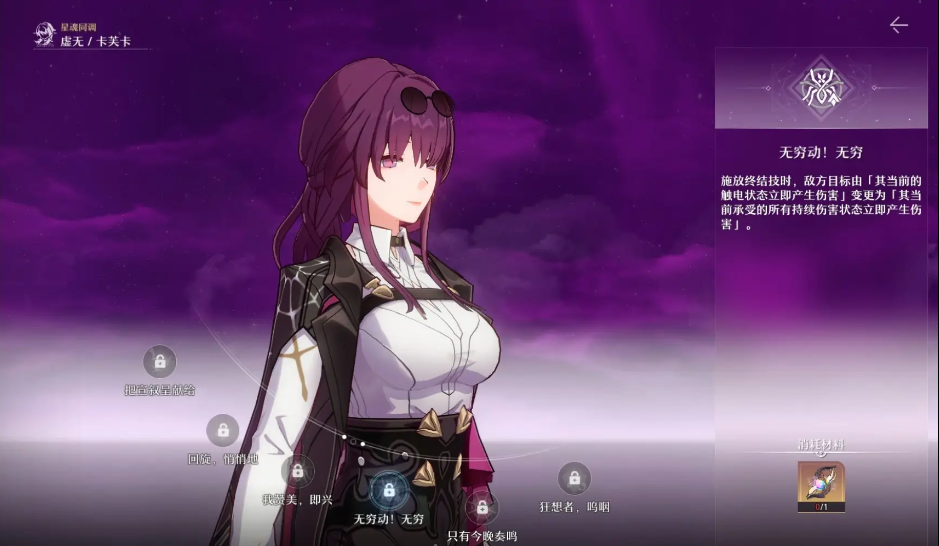
Task: Open the locked 只有今晚奏鸣 eidolon node
Action: click(482, 508)
